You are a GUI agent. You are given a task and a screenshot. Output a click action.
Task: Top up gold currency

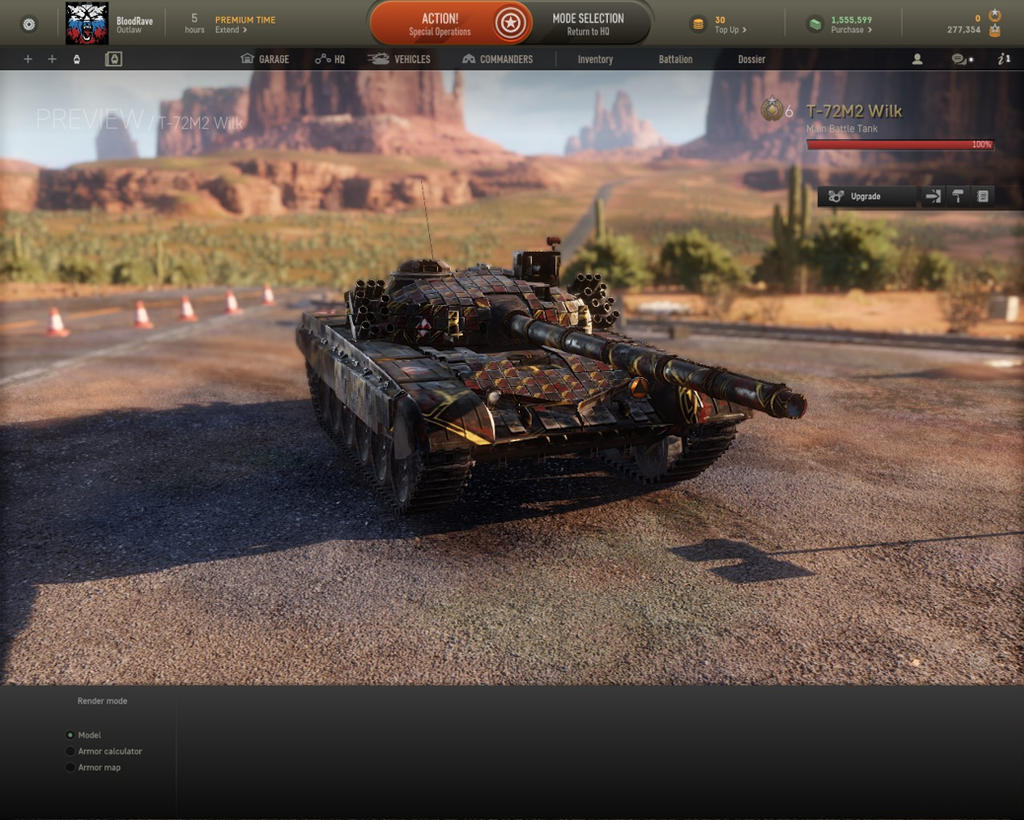pyautogui.click(x=730, y=30)
